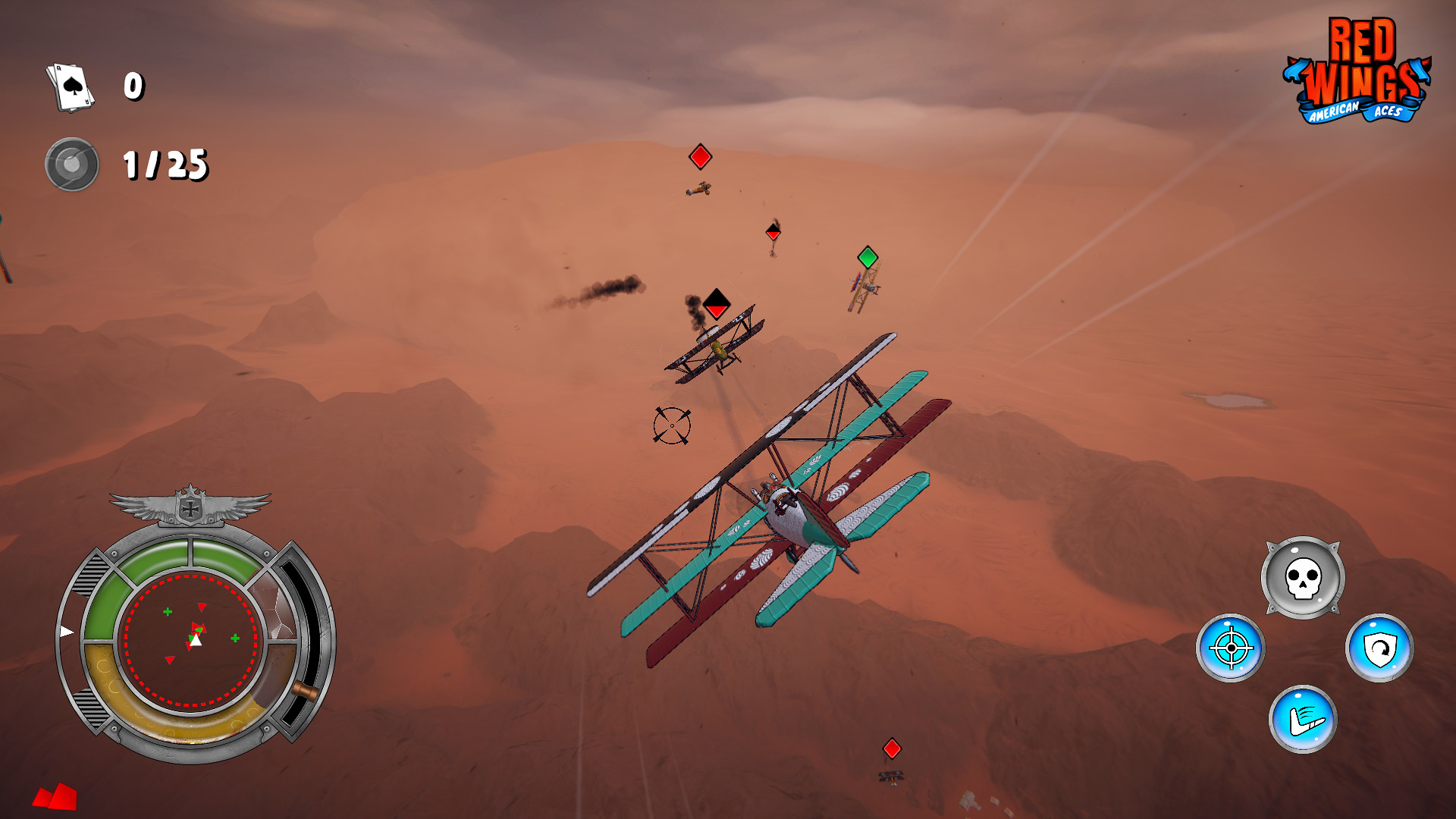This screenshot has width=1456, height=819.
Task: Click the bullseye kill counter icon
Action: coord(71,162)
